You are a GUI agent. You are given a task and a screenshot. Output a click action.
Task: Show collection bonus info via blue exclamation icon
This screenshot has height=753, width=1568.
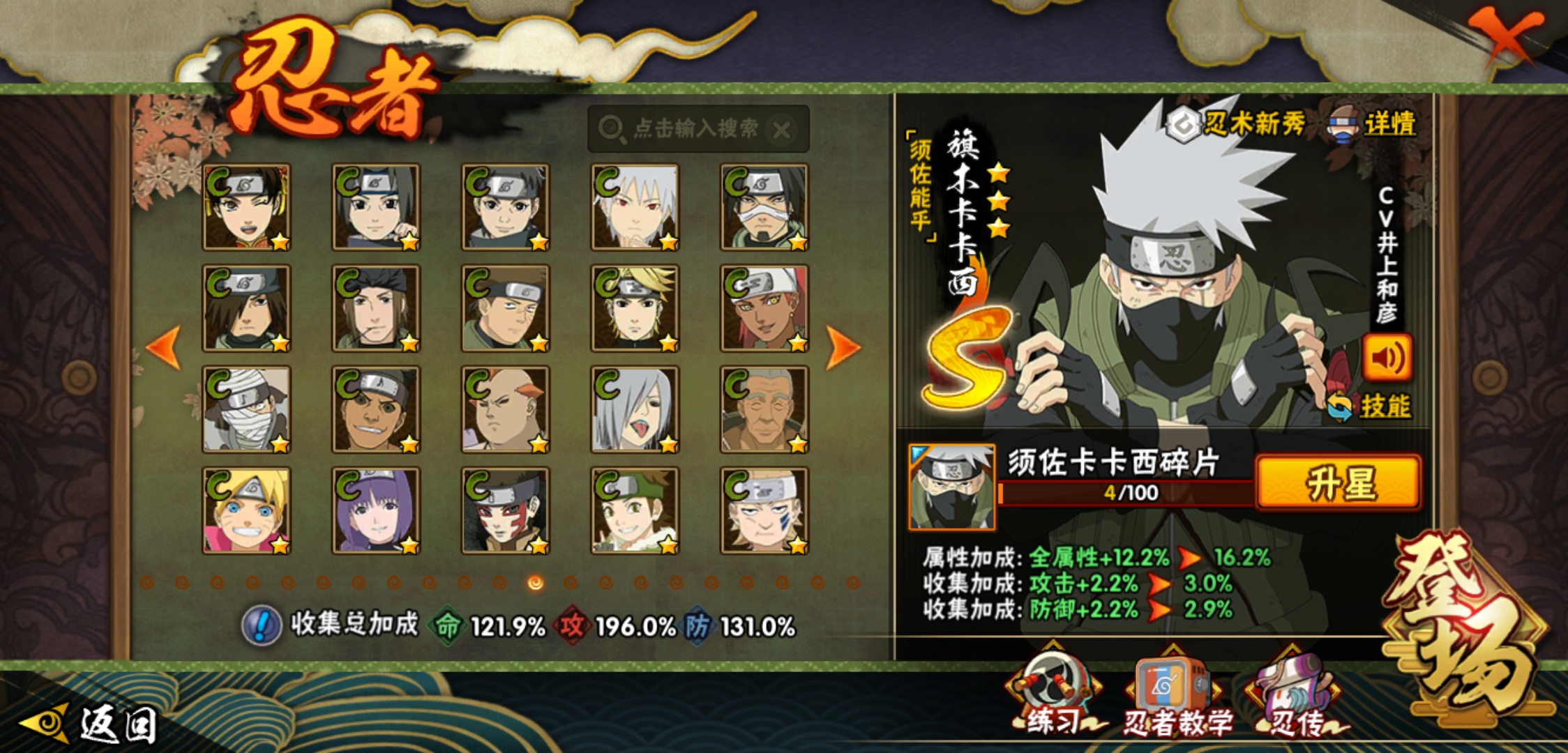262,625
